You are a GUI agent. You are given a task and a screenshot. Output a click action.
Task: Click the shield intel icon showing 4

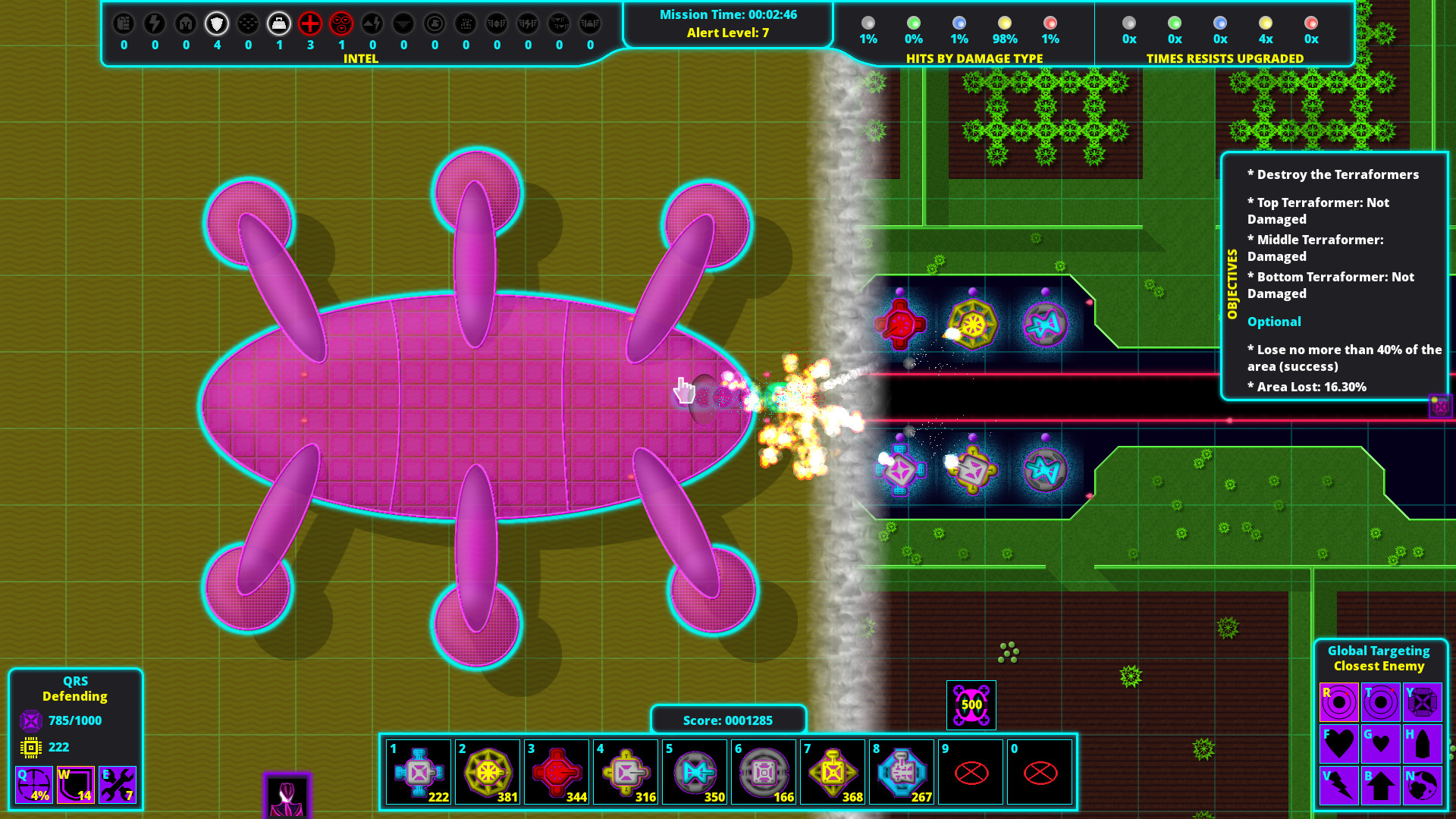(x=216, y=24)
